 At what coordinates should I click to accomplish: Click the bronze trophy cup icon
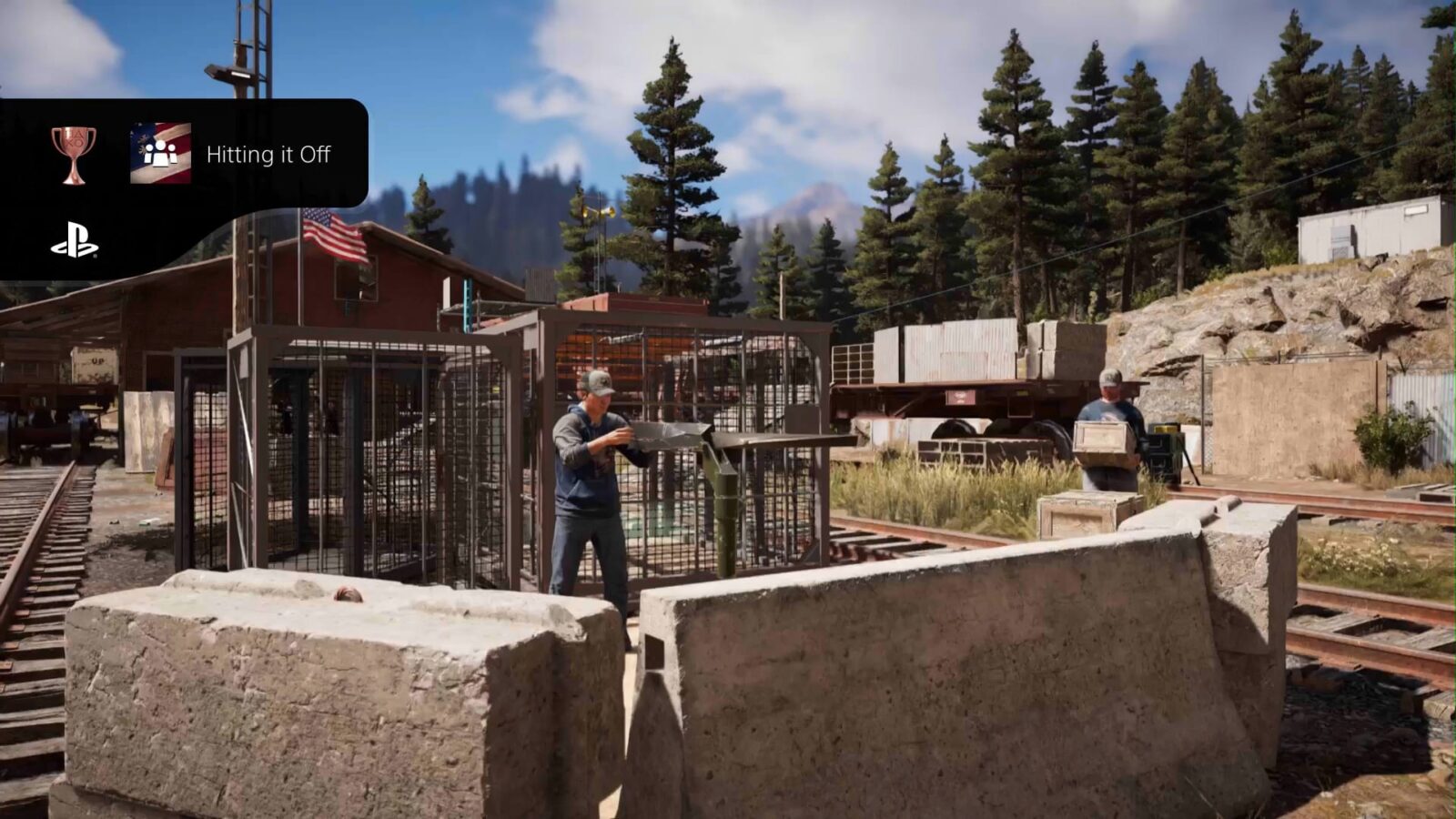pos(74,154)
